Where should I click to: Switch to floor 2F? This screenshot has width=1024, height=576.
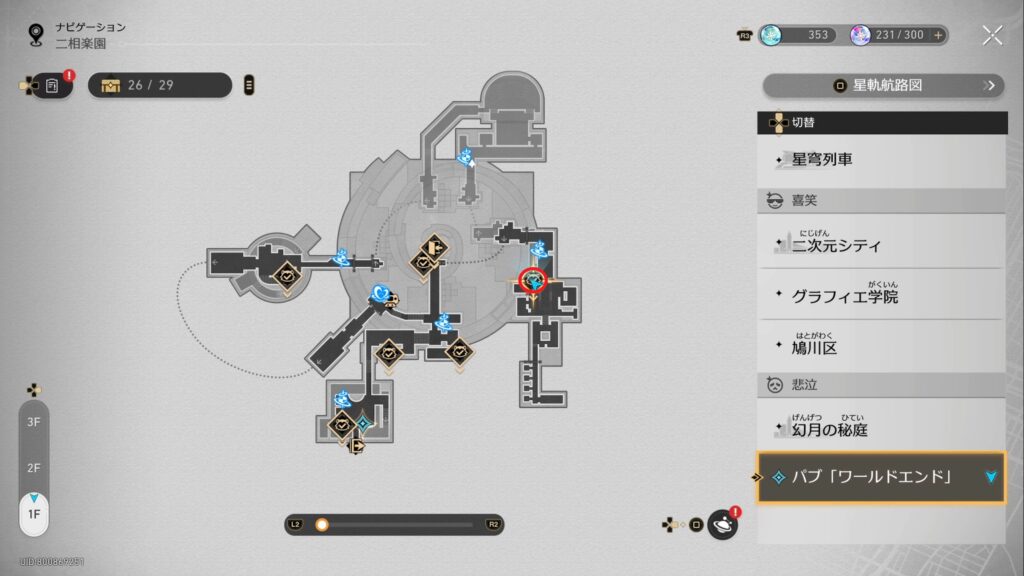(x=33, y=468)
